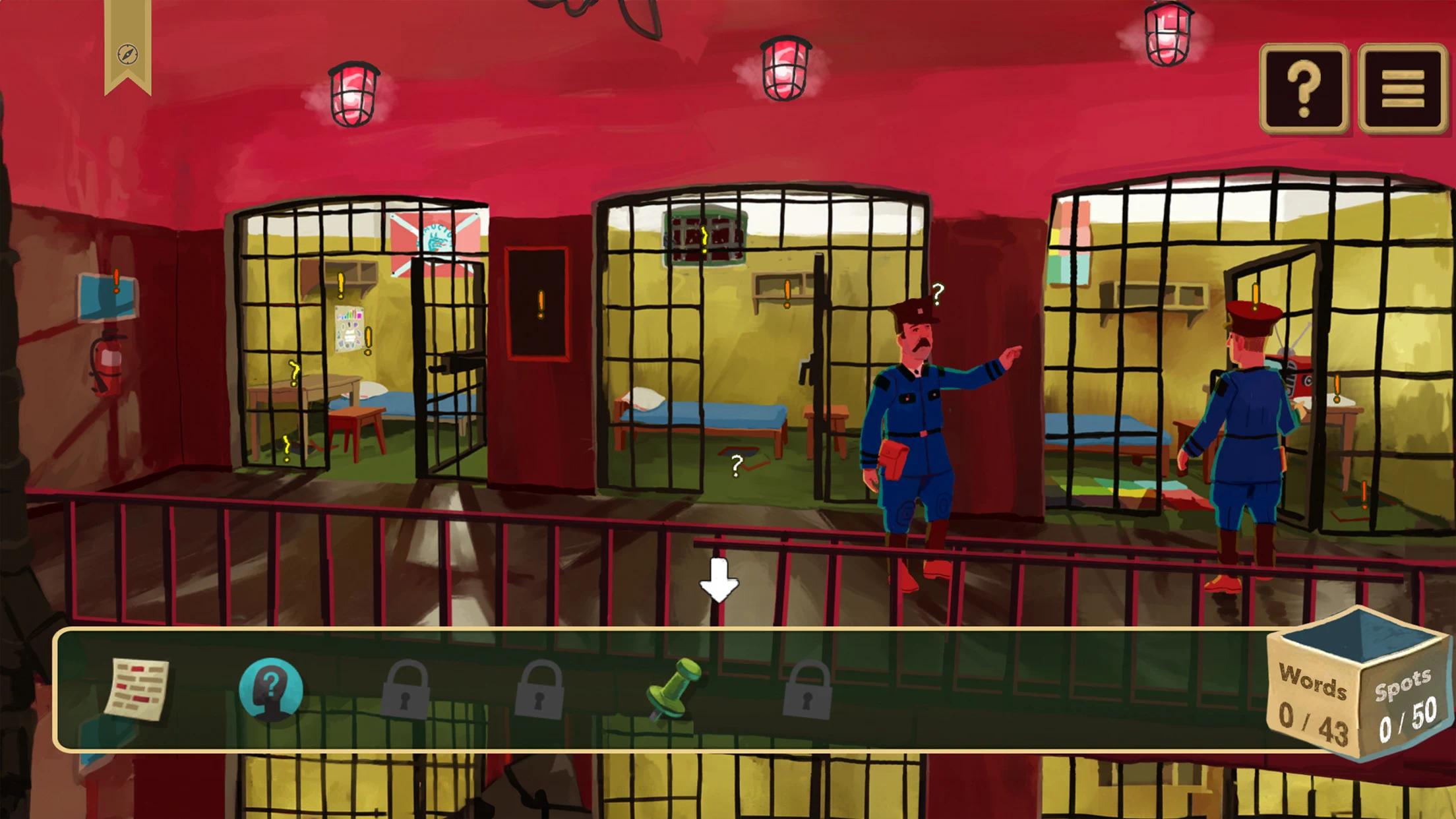Select the white question mark on the cell floor

[x=737, y=466]
